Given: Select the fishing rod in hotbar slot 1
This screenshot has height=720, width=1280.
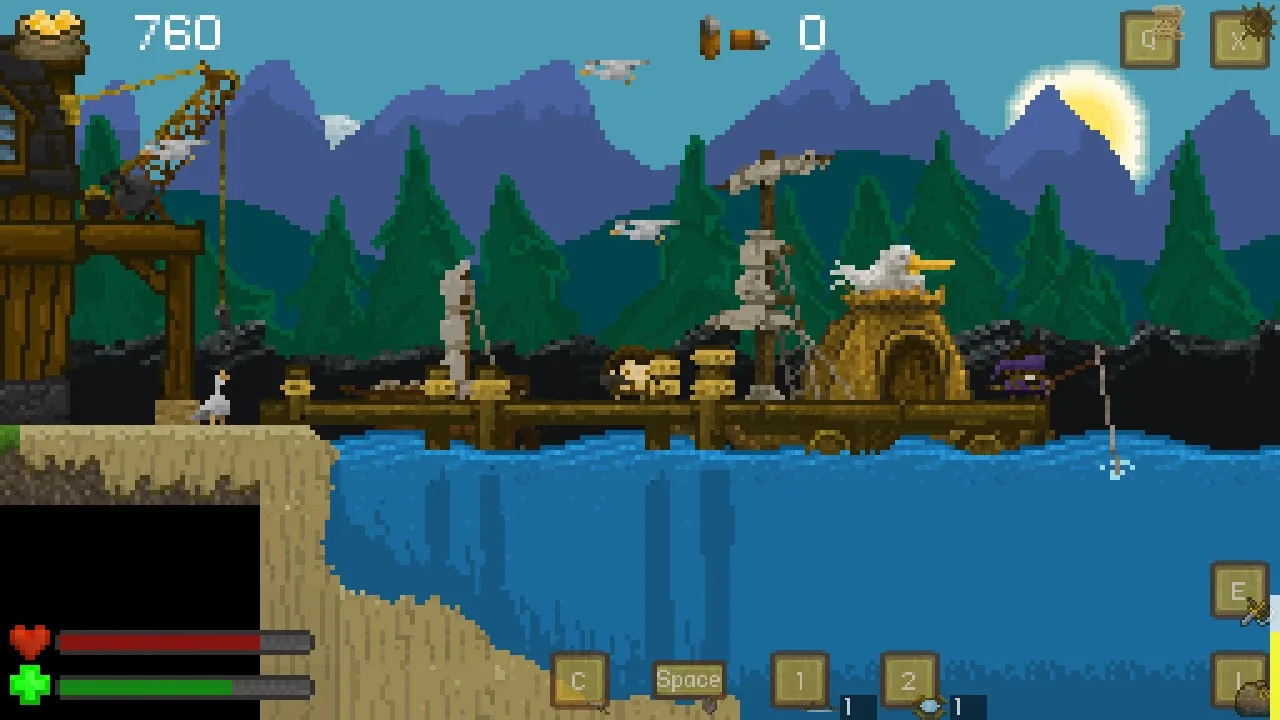Looking at the screenshot, I should click(x=800, y=680).
